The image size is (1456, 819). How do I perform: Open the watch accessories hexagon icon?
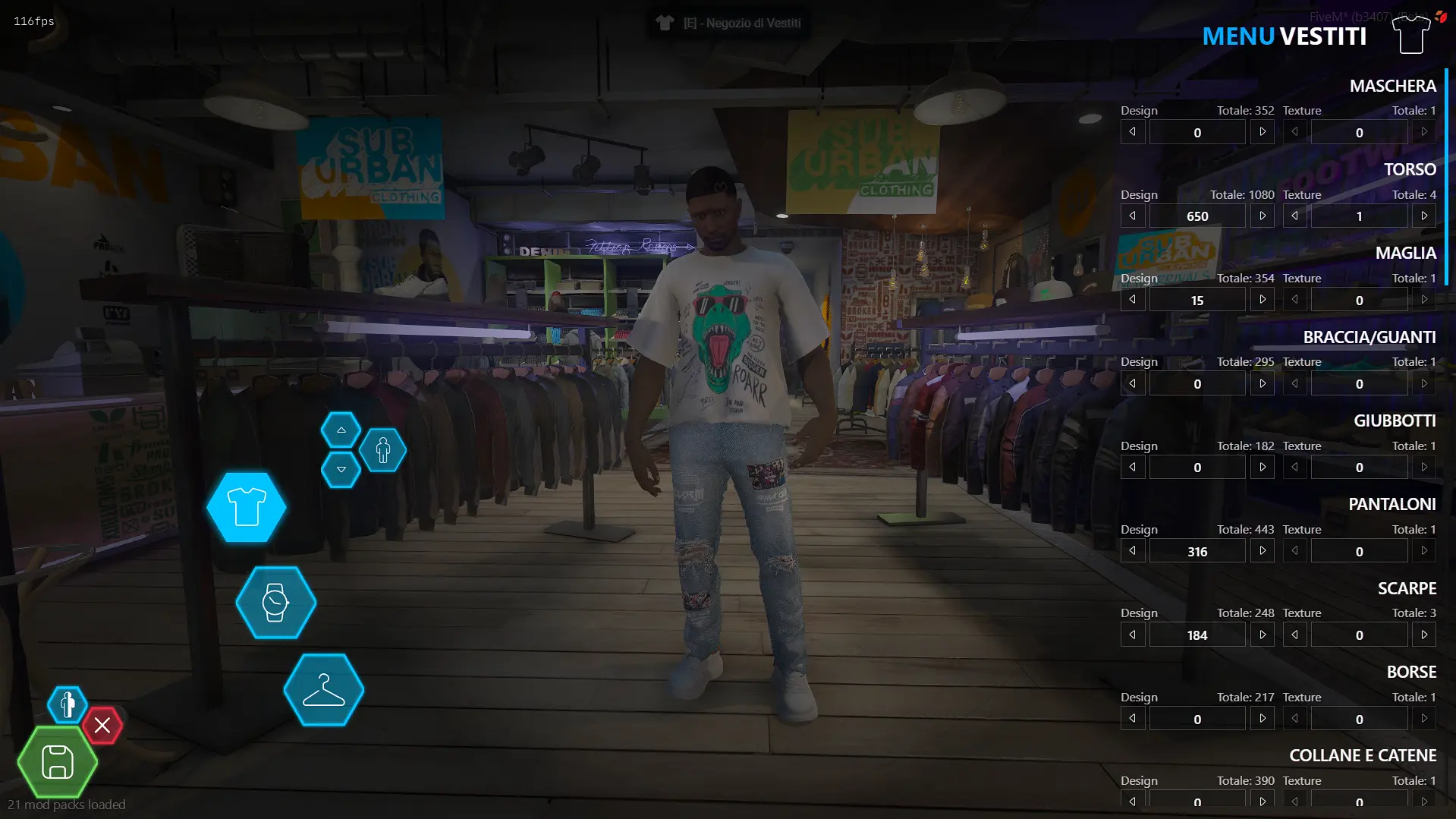pyautogui.click(x=275, y=602)
